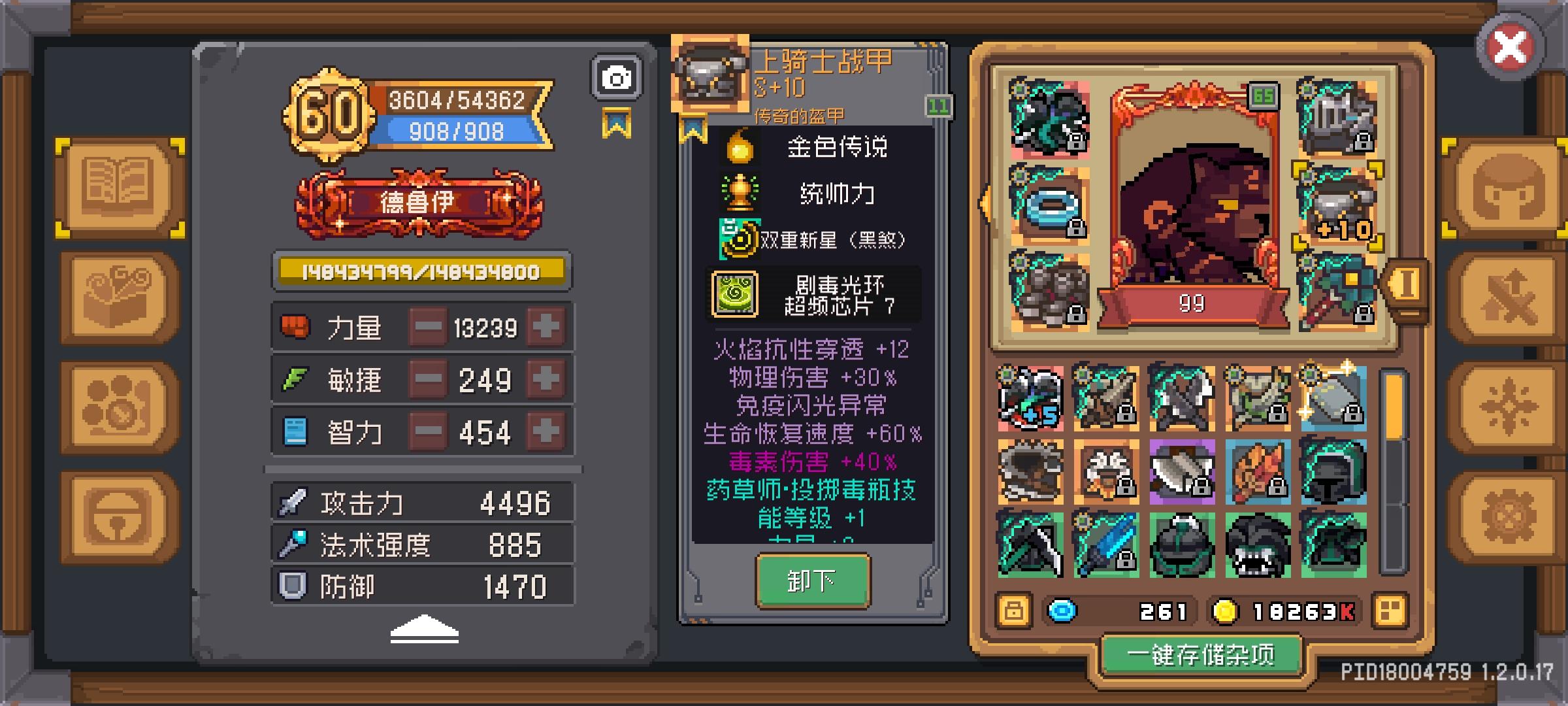1568x706 pixels.
Task: Take a screenshot with the camera icon
Action: pos(615,76)
